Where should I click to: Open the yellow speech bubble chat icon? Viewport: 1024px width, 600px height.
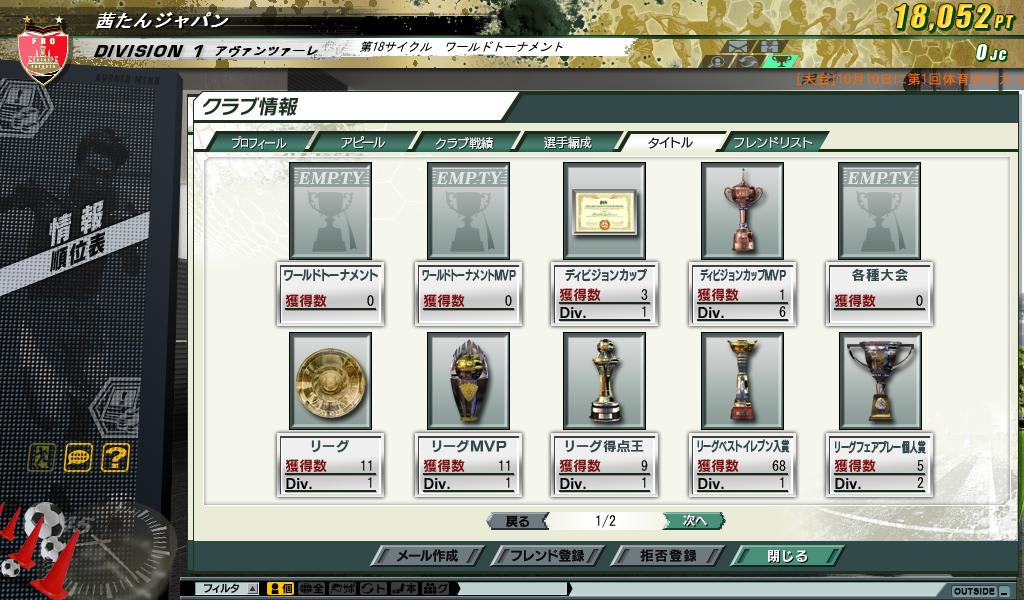[x=78, y=458]
